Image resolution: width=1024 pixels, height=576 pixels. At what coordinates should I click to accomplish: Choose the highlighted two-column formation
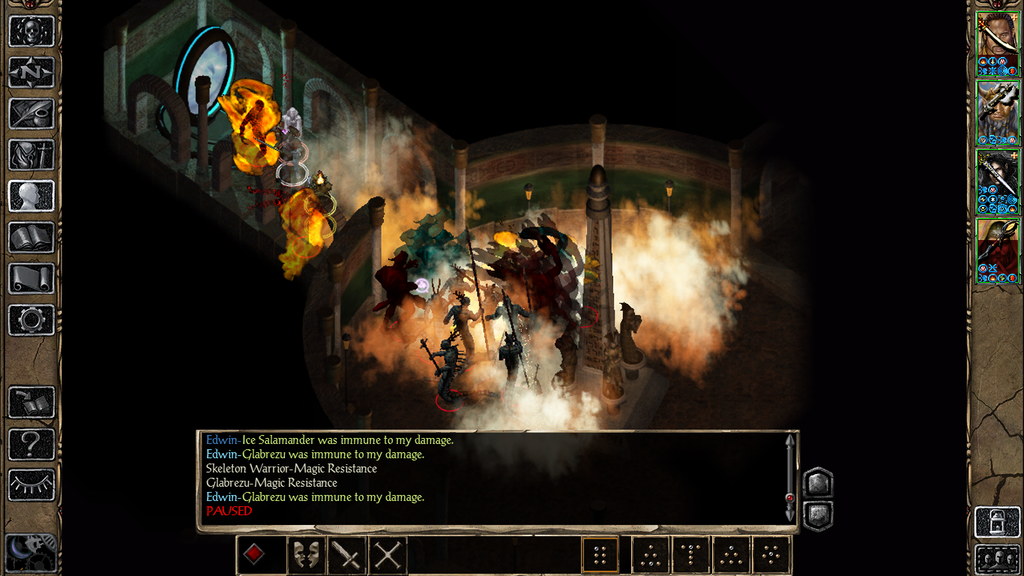click(x=600, y=554)
